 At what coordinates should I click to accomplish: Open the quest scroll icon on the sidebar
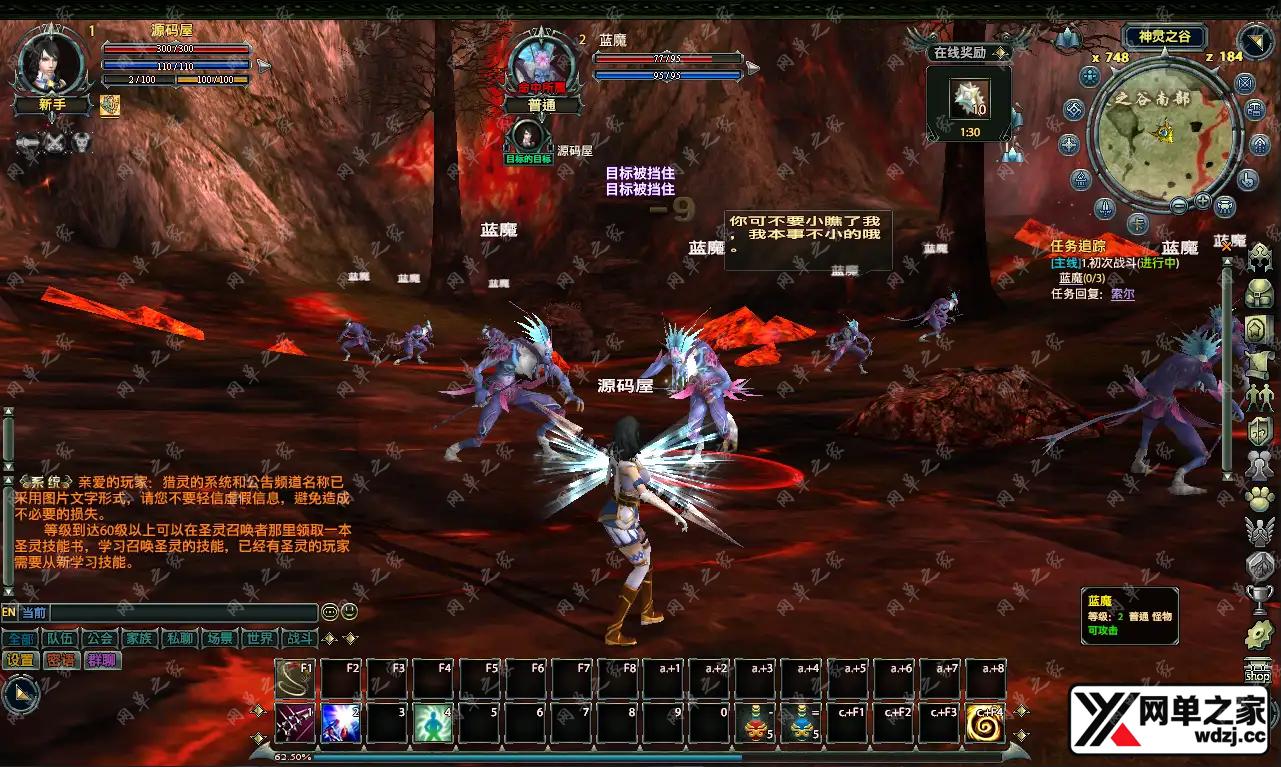(x=1260, y=364)
